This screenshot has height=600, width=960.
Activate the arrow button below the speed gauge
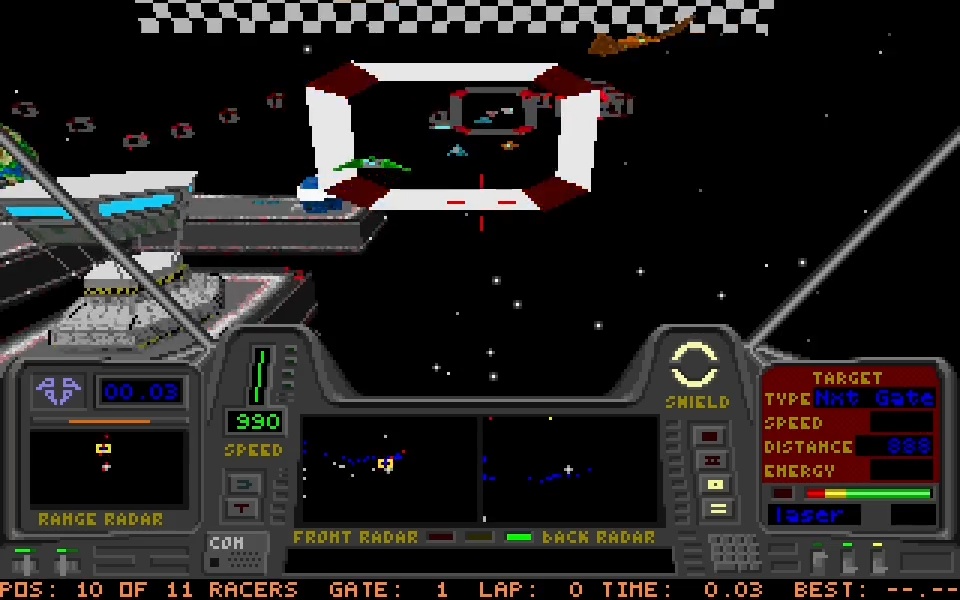tap(245, 484)
